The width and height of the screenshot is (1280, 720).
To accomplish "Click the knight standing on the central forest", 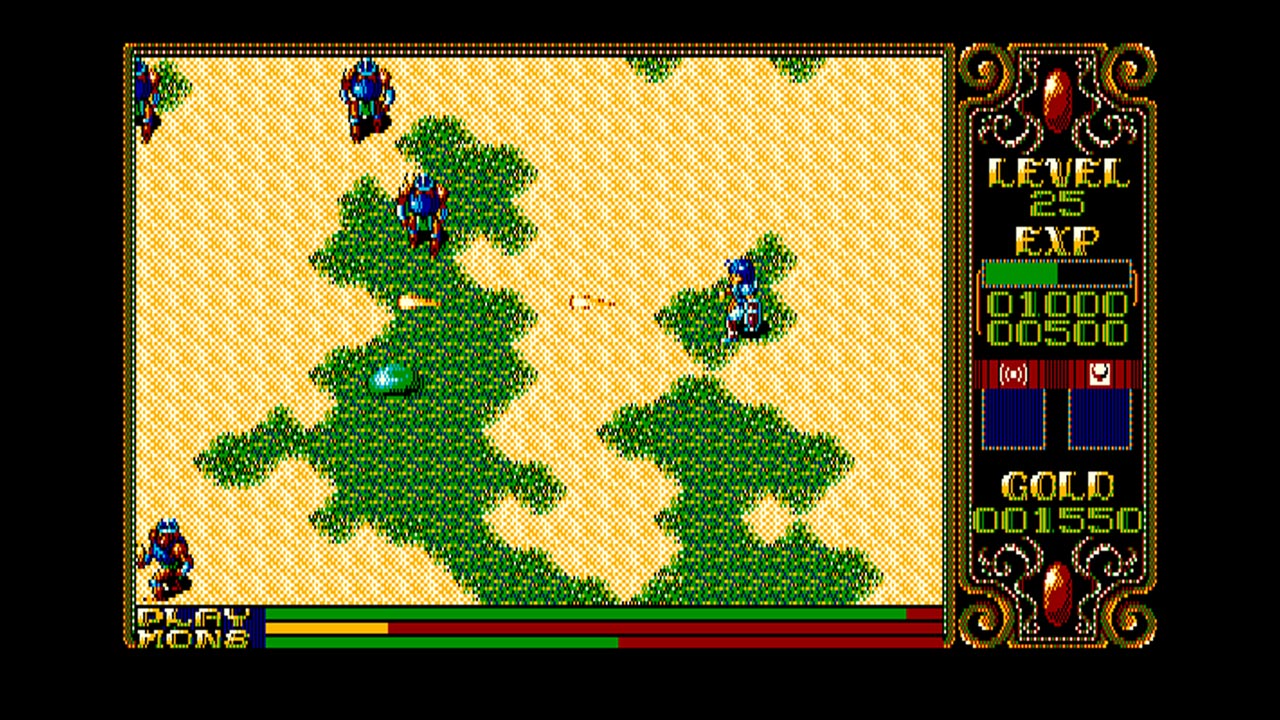I will 422,210.
